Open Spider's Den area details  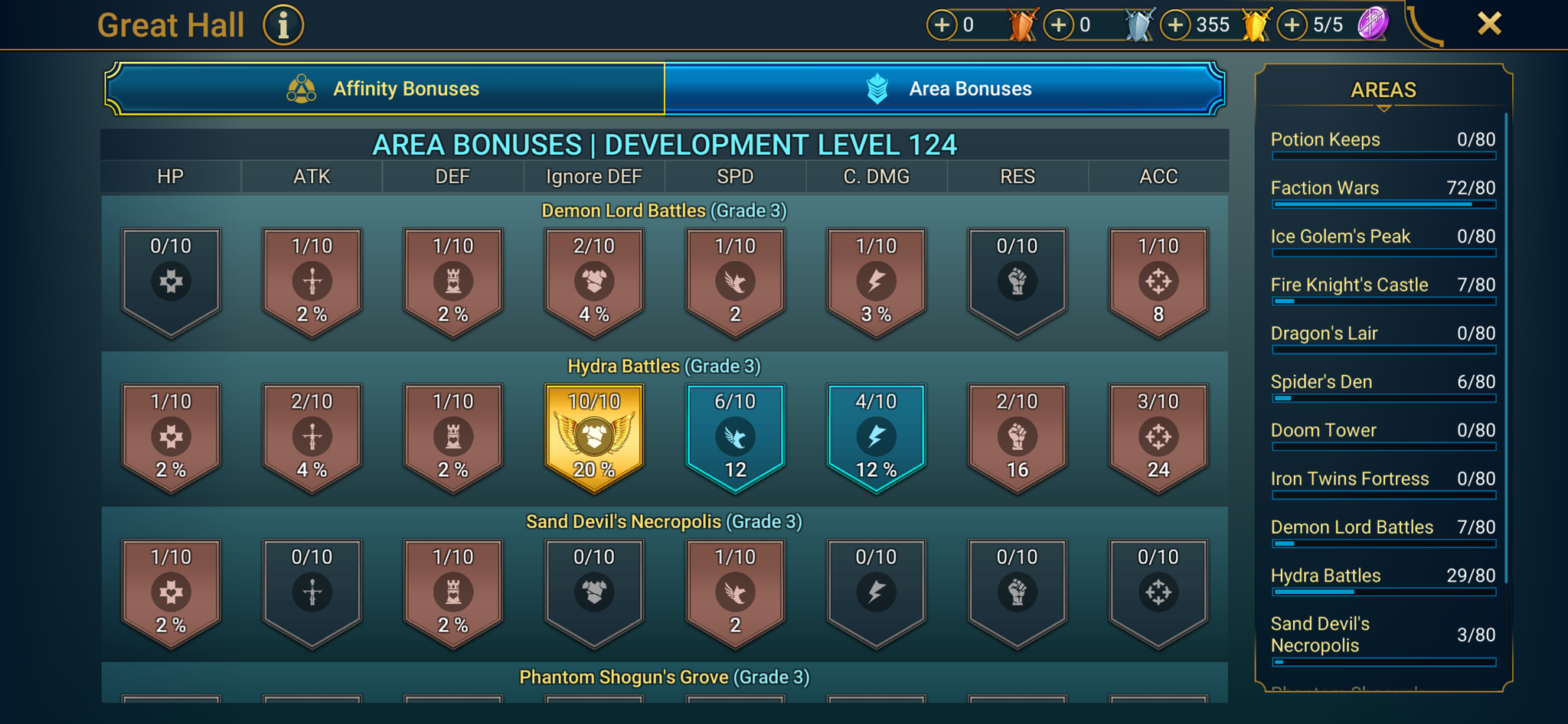point(1382,382)
